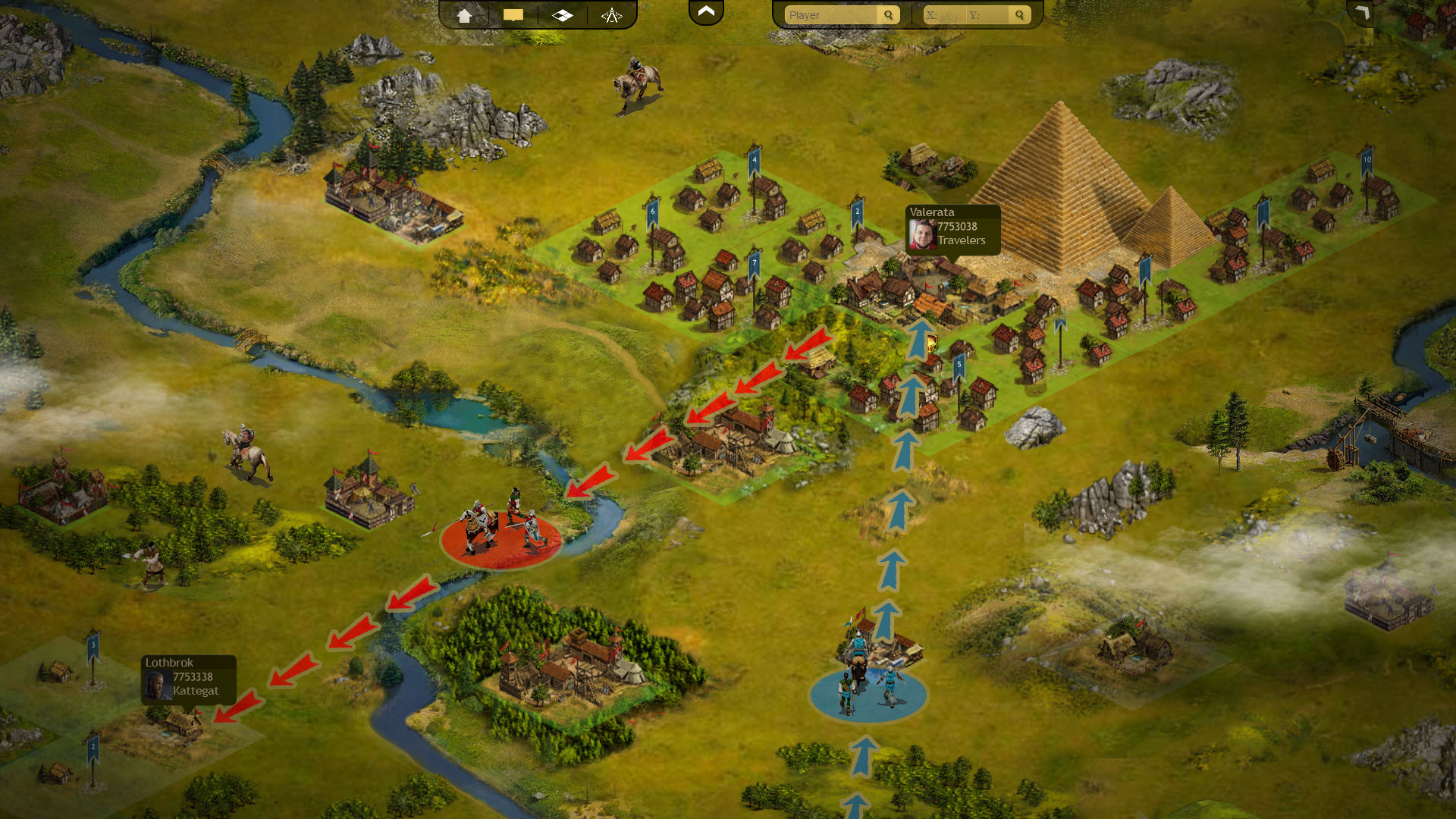
Task: Click the X coordinate input box
Action: [x=944, y=14]
